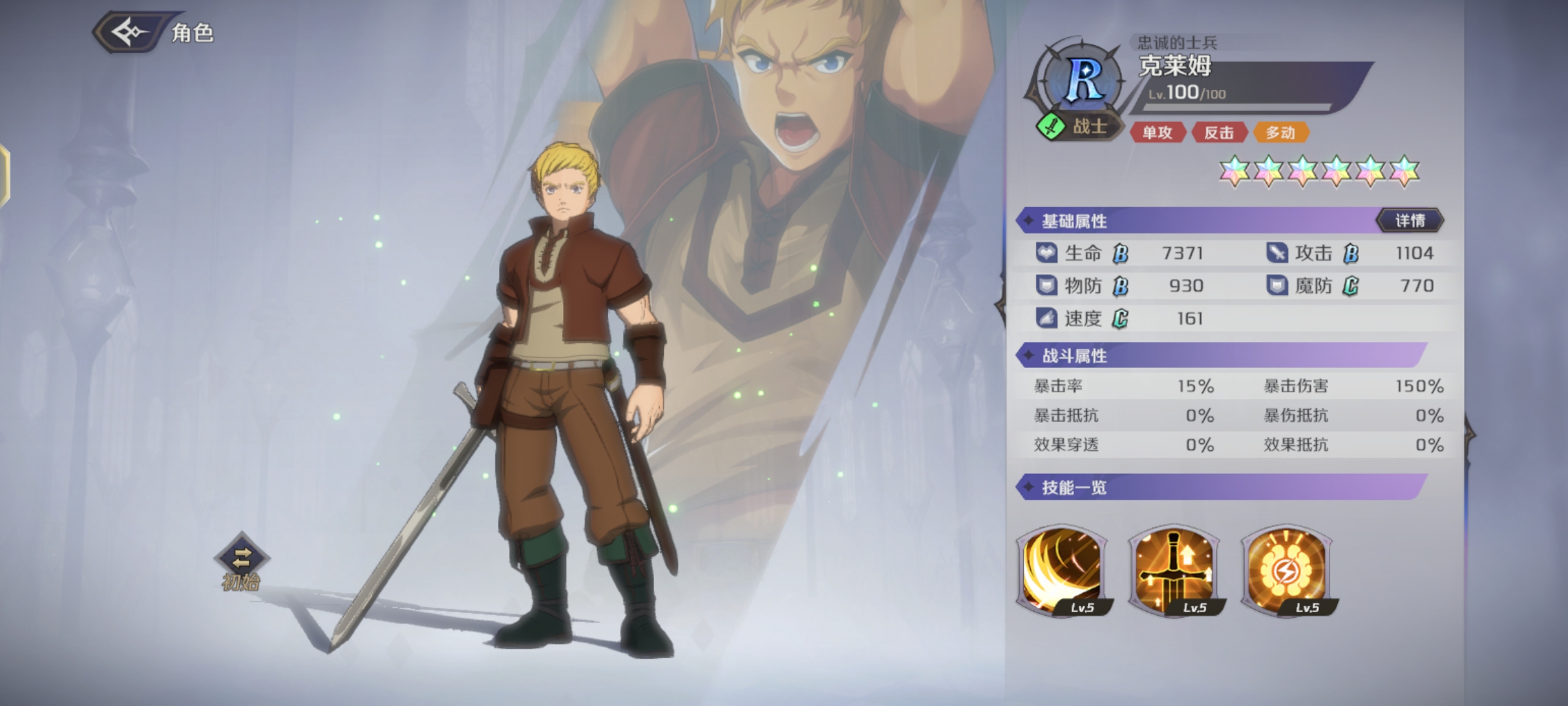
Task: Inspect the sword power-up skill icon
Action: point(1174,570)
